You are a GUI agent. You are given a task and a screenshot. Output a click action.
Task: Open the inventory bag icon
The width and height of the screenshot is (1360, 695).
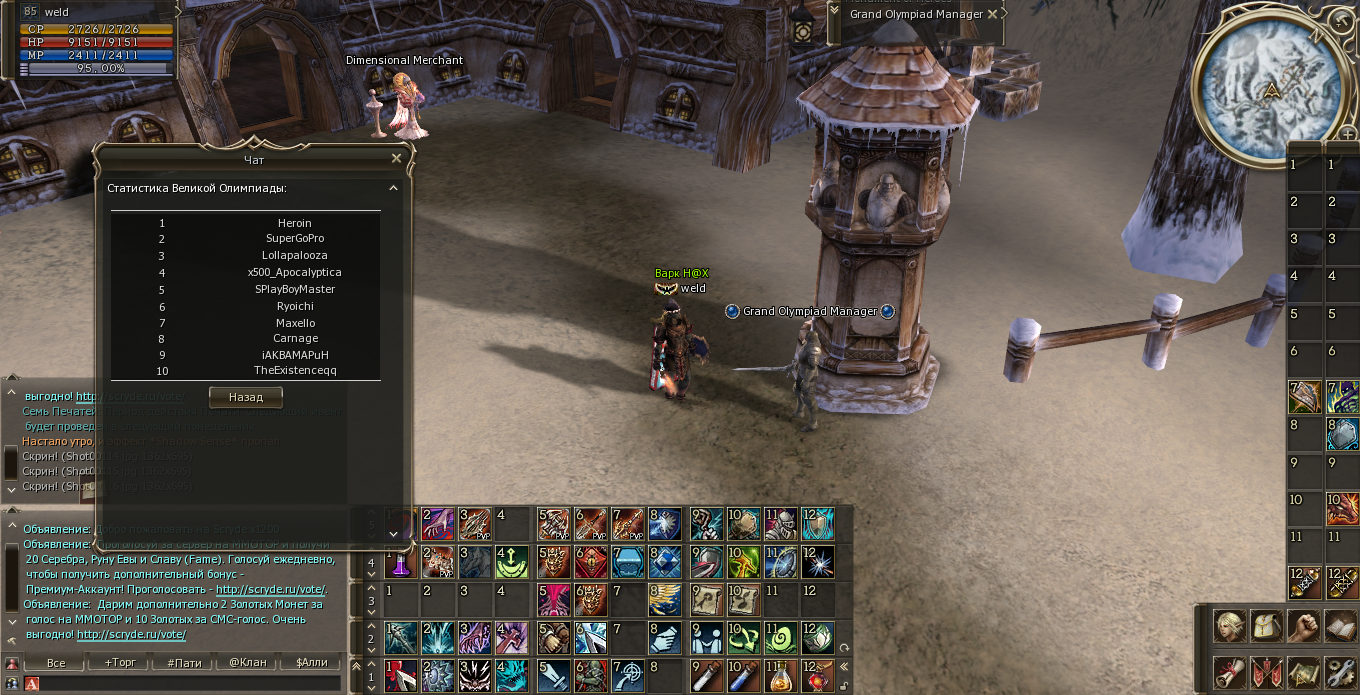1267,627
